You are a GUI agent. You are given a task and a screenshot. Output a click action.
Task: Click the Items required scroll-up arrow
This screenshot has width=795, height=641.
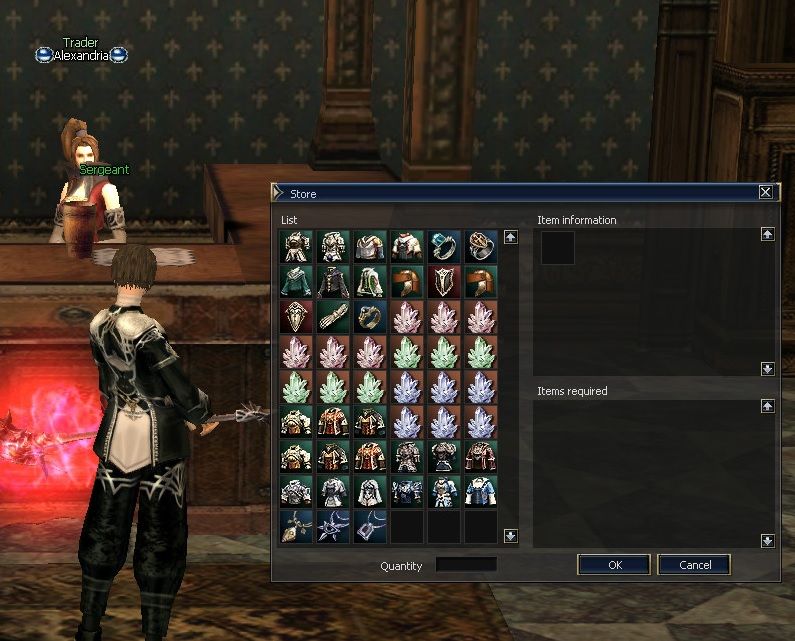[767, 406]
